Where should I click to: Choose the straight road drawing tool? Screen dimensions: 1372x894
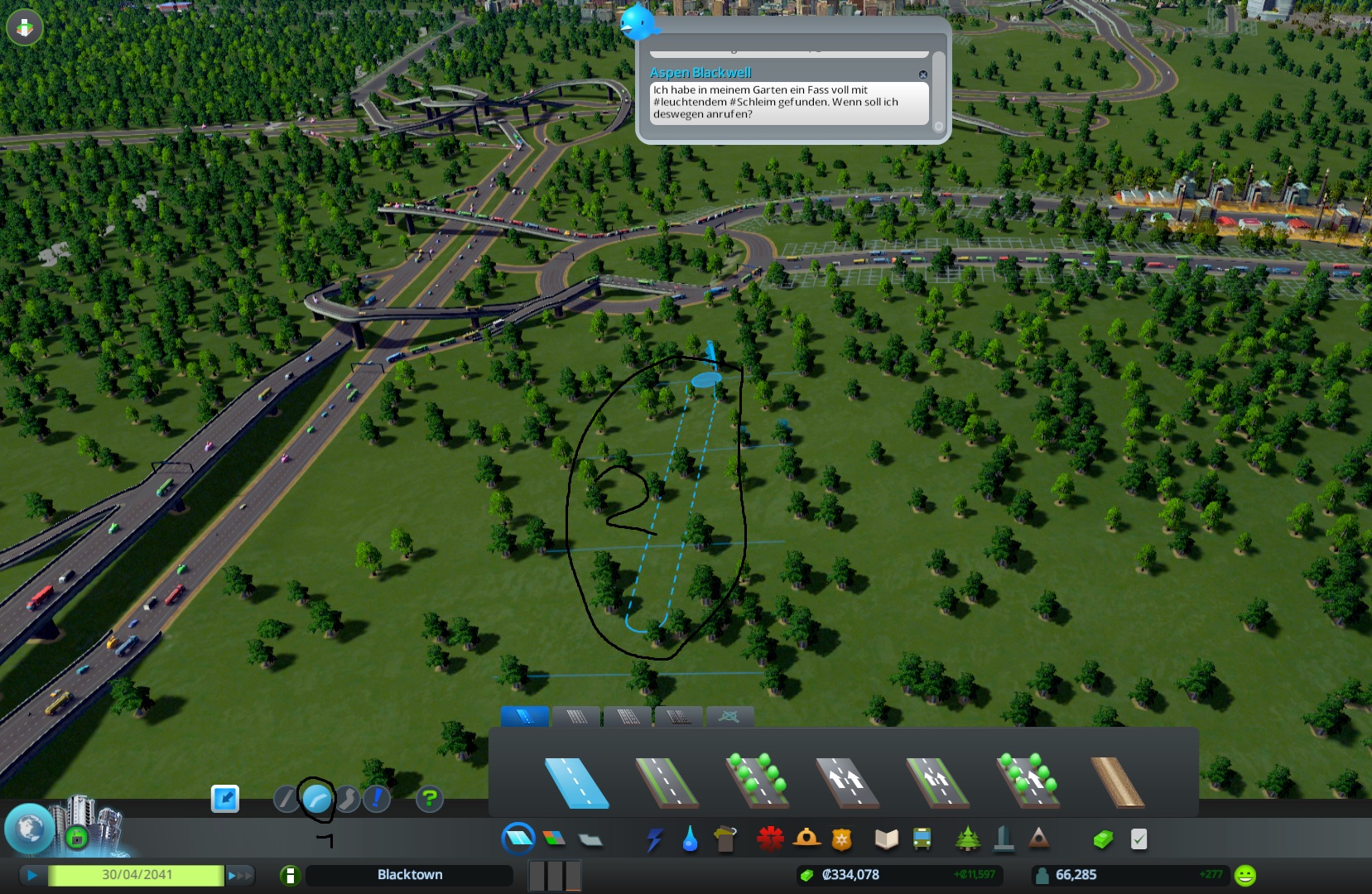pos(286,799)
